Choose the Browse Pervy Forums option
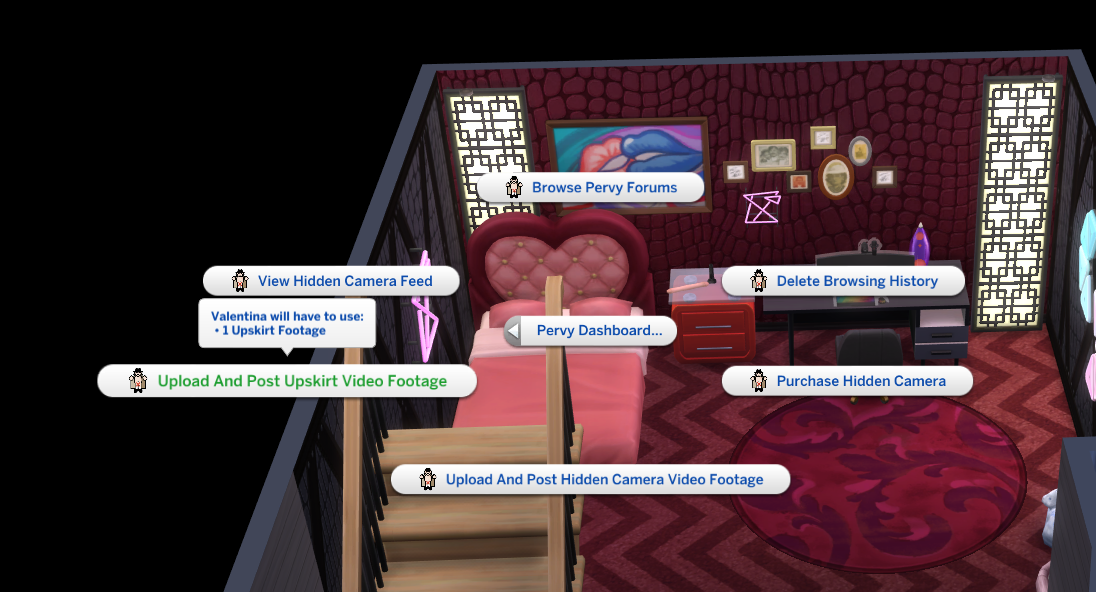The height and width of the screenshot is (592, 1096). pos(591,188)
